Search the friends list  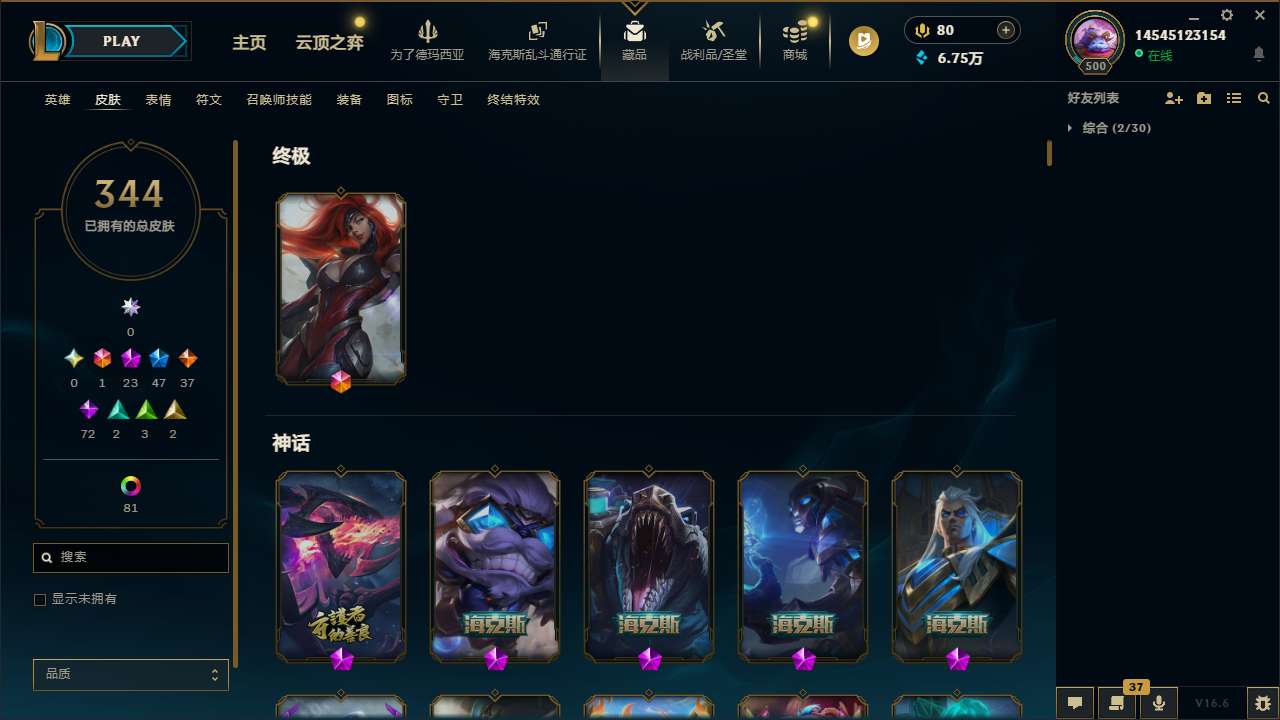[x=1264, y=98]
